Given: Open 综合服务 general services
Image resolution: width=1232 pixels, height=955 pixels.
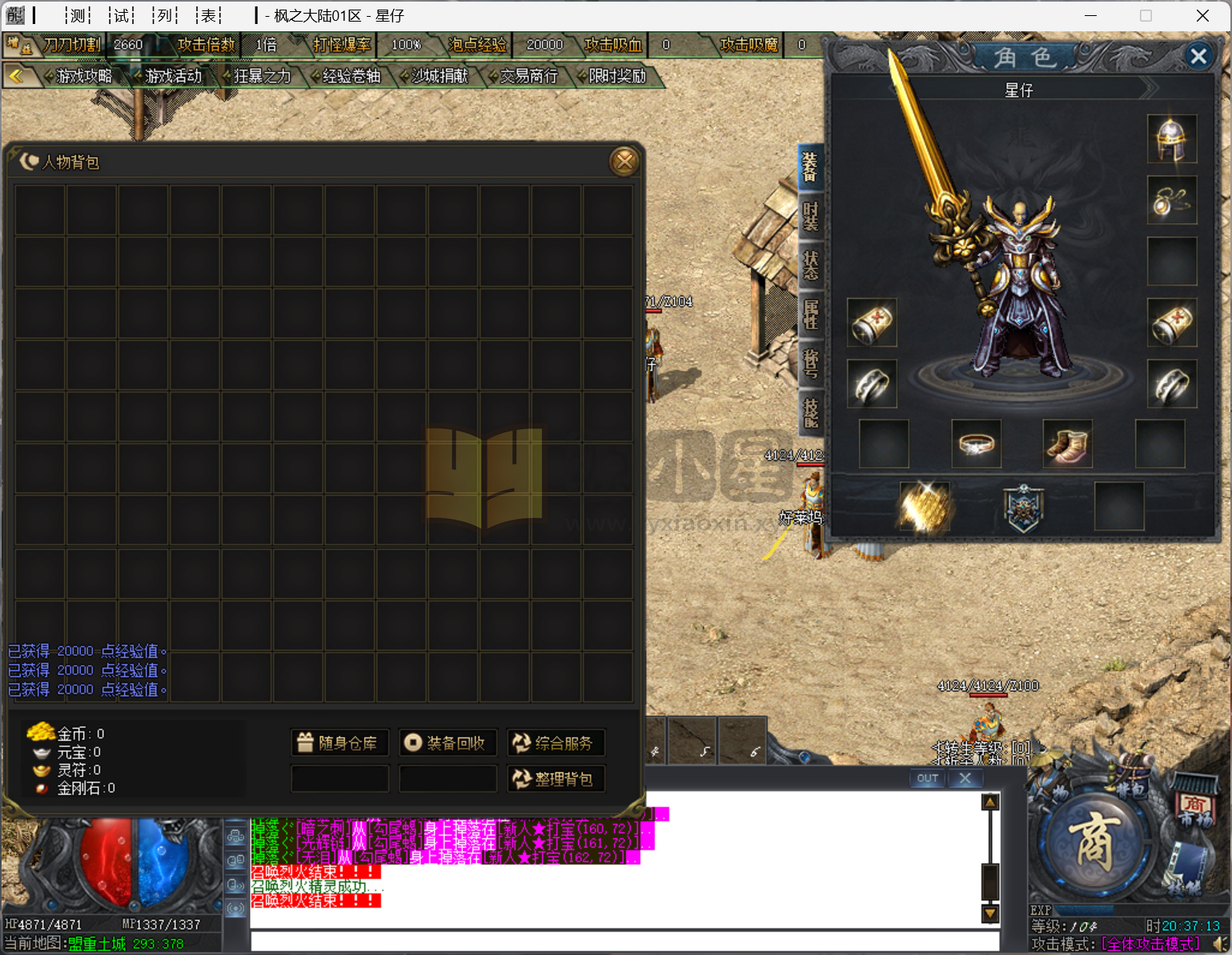Looking at the screenshot, I should pyautogui.click(x=556, y=743).
